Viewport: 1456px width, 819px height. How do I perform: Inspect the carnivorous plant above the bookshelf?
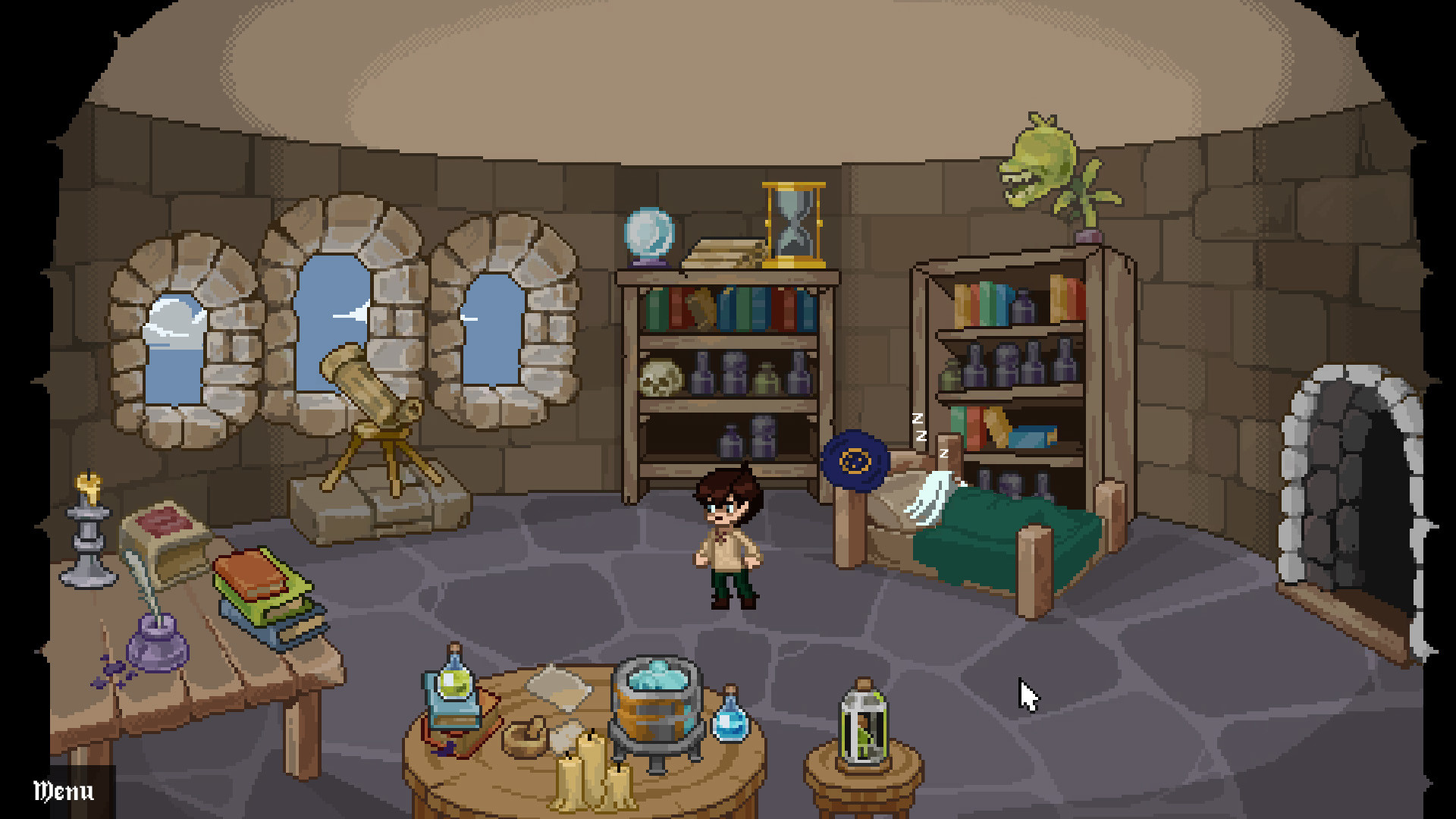tap(1039, 159)
